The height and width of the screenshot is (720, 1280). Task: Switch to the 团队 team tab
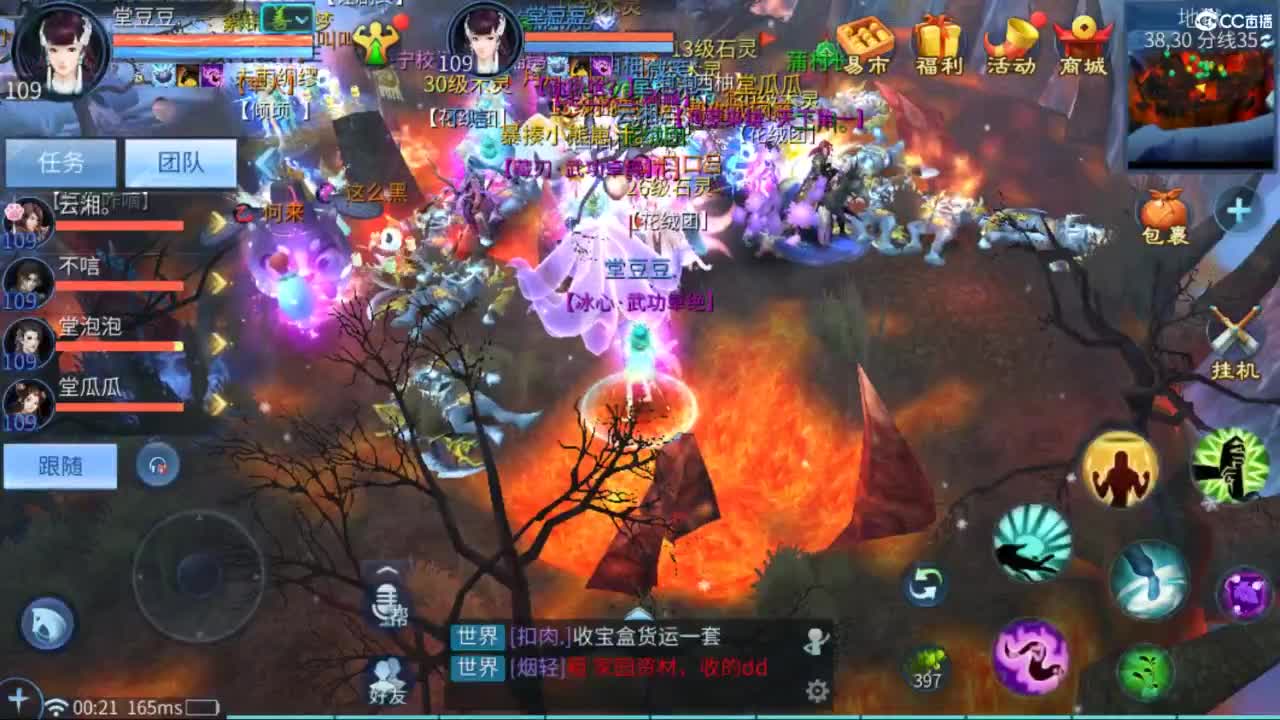[x=180, y=162]
